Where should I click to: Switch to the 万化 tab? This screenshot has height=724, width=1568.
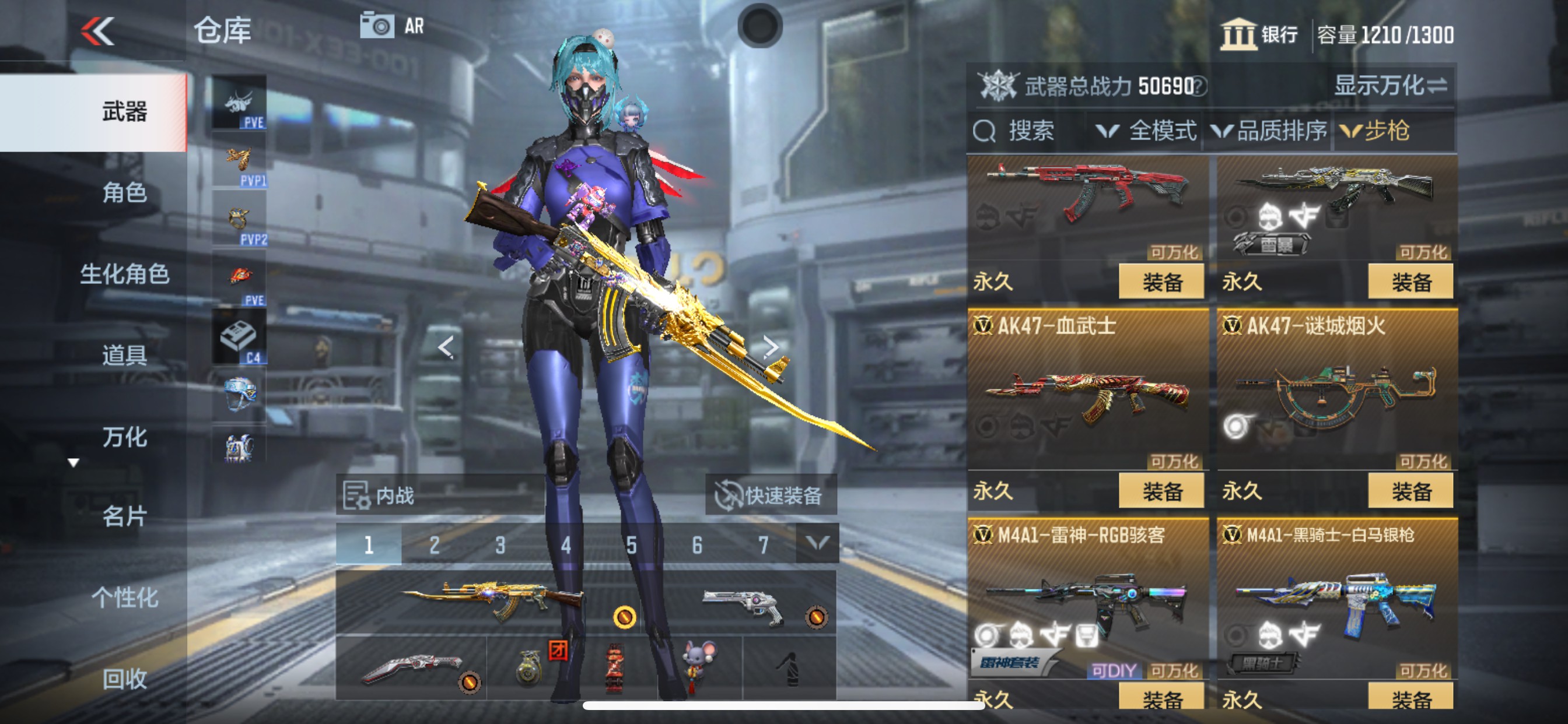click(126, 436)
